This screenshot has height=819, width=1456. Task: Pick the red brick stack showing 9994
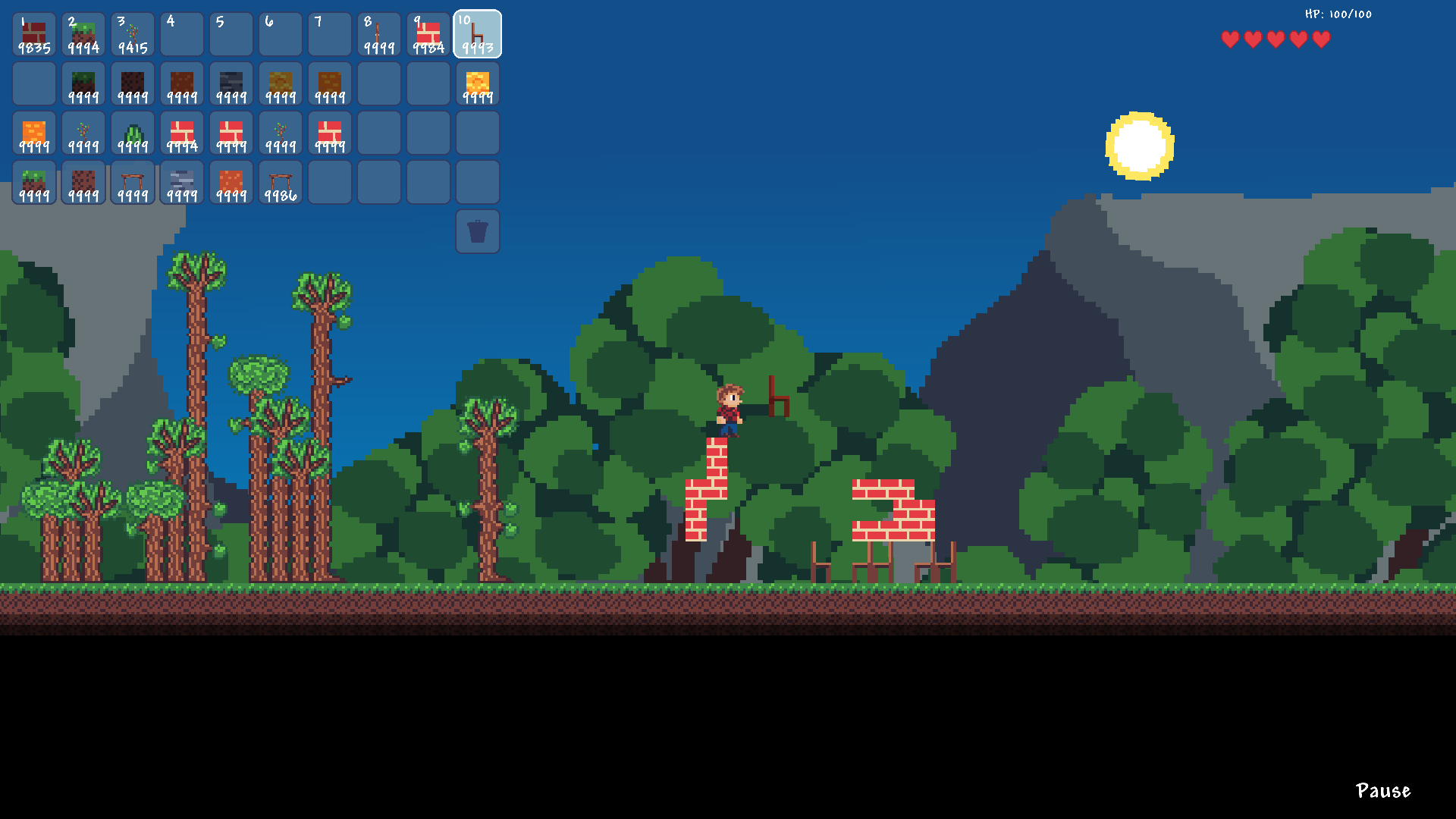point(182,133)
